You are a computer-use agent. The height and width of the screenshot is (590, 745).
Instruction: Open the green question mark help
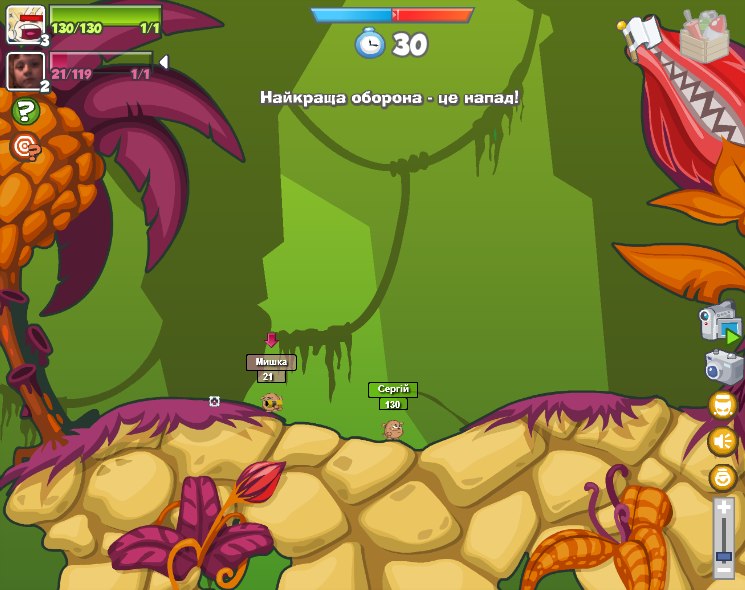pos(26,111)
